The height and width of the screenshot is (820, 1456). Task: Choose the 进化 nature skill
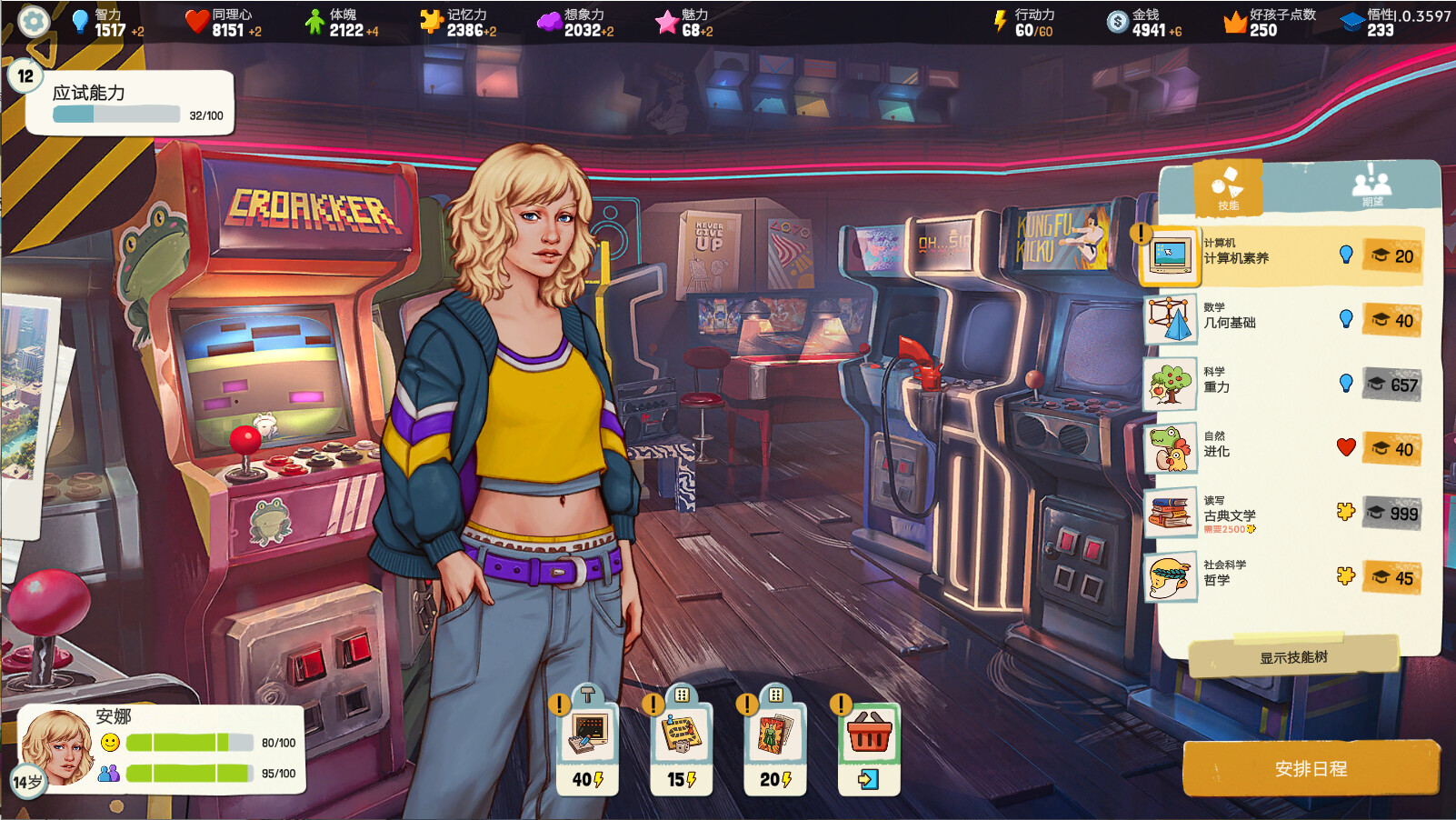tap(1281, 449)
